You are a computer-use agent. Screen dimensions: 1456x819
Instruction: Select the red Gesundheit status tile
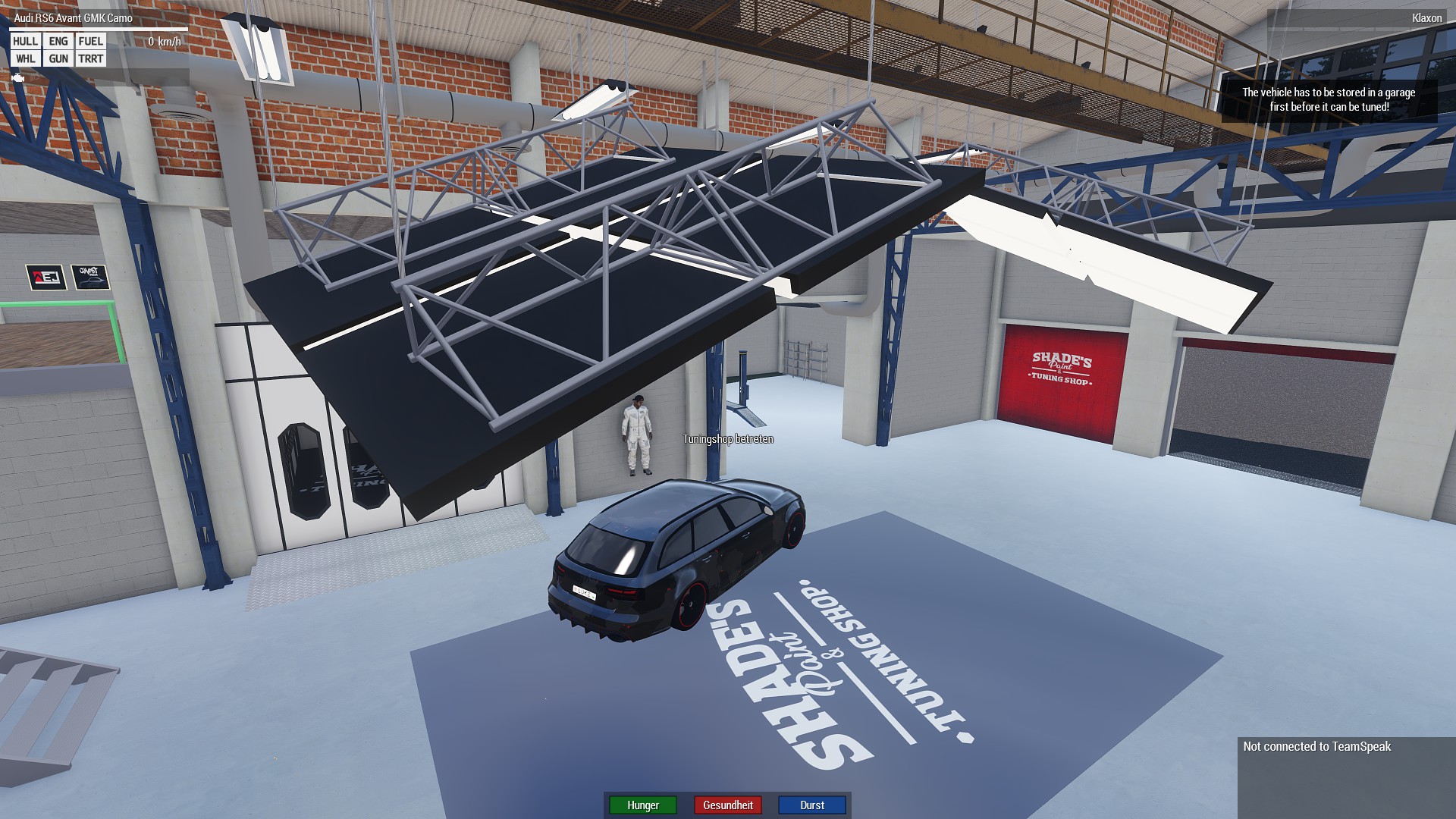click(728, 805)
